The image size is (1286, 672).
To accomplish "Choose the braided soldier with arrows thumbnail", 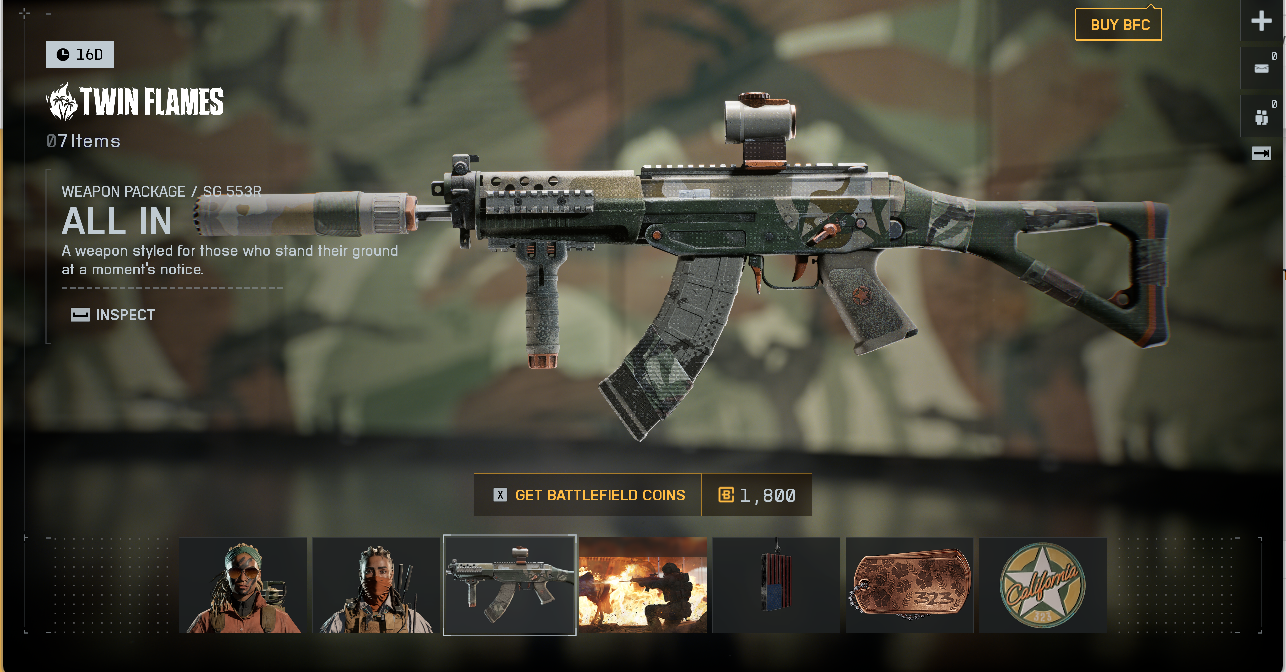I will click(x=376, y=585).
